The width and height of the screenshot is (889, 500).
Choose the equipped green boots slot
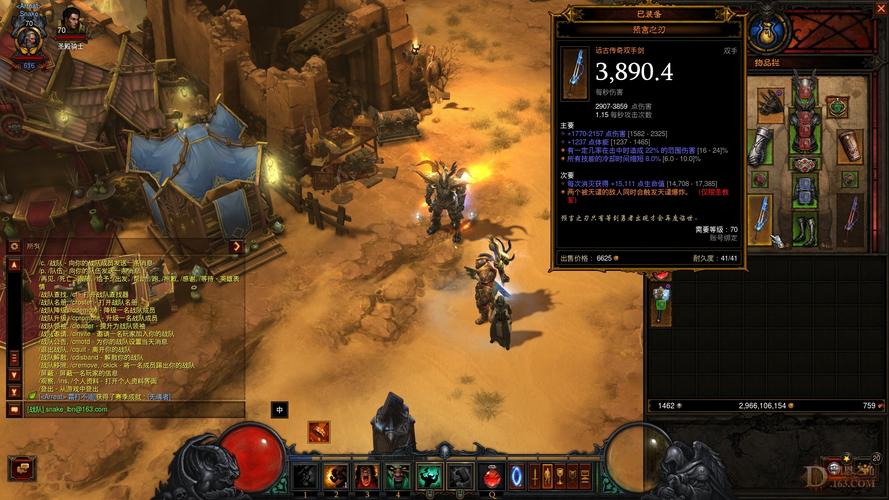click(x=804, y=225)
